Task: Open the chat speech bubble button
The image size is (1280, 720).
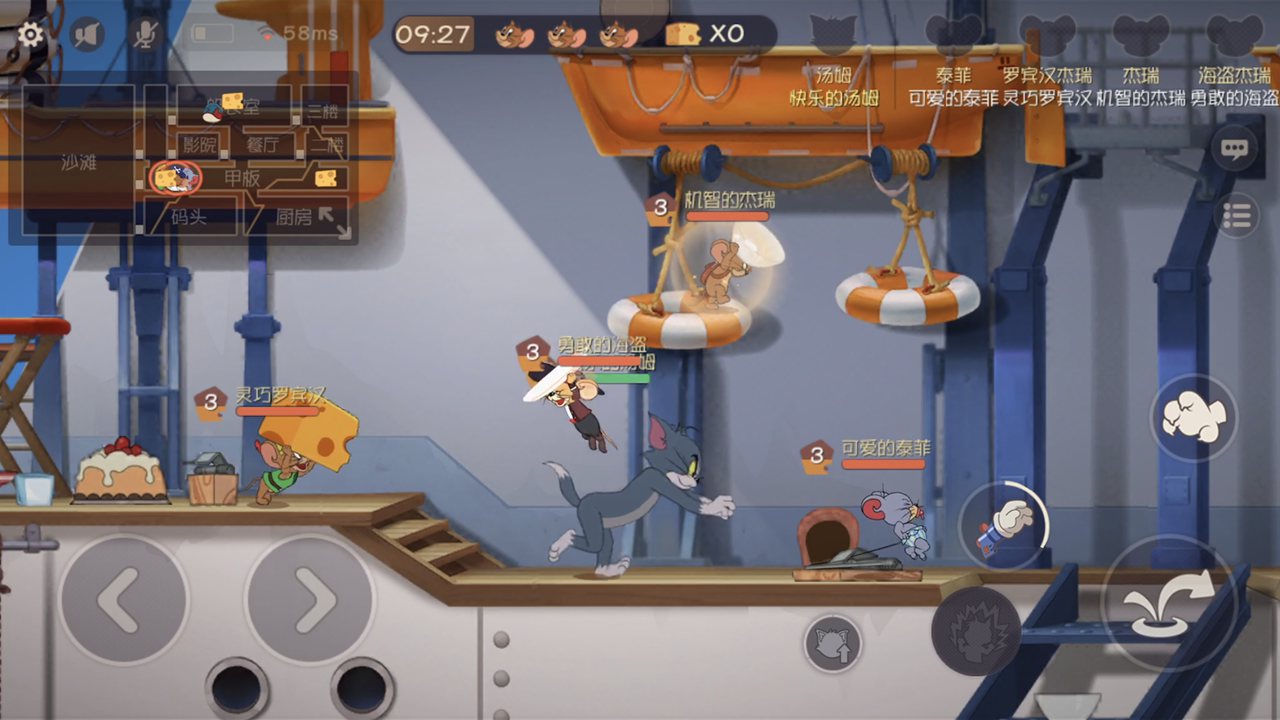Action: pos(1235,150)
